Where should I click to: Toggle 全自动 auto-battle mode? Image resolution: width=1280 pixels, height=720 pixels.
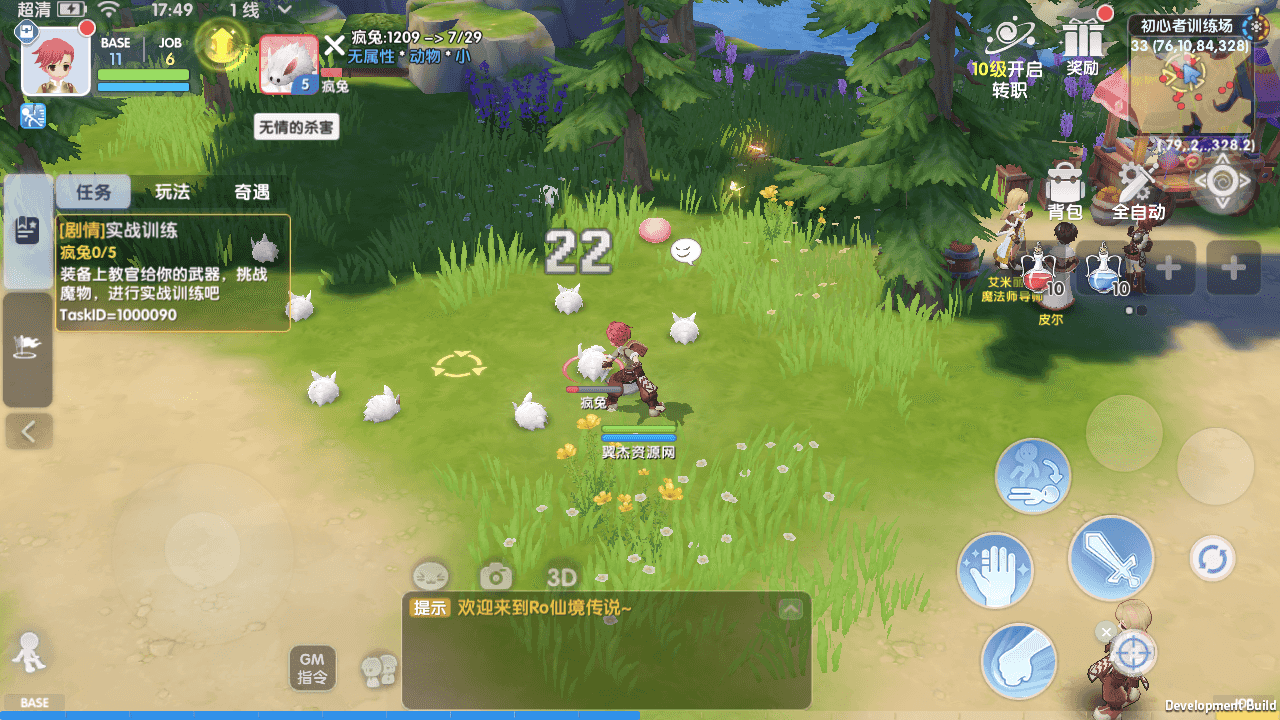(x=1138, y=190)
